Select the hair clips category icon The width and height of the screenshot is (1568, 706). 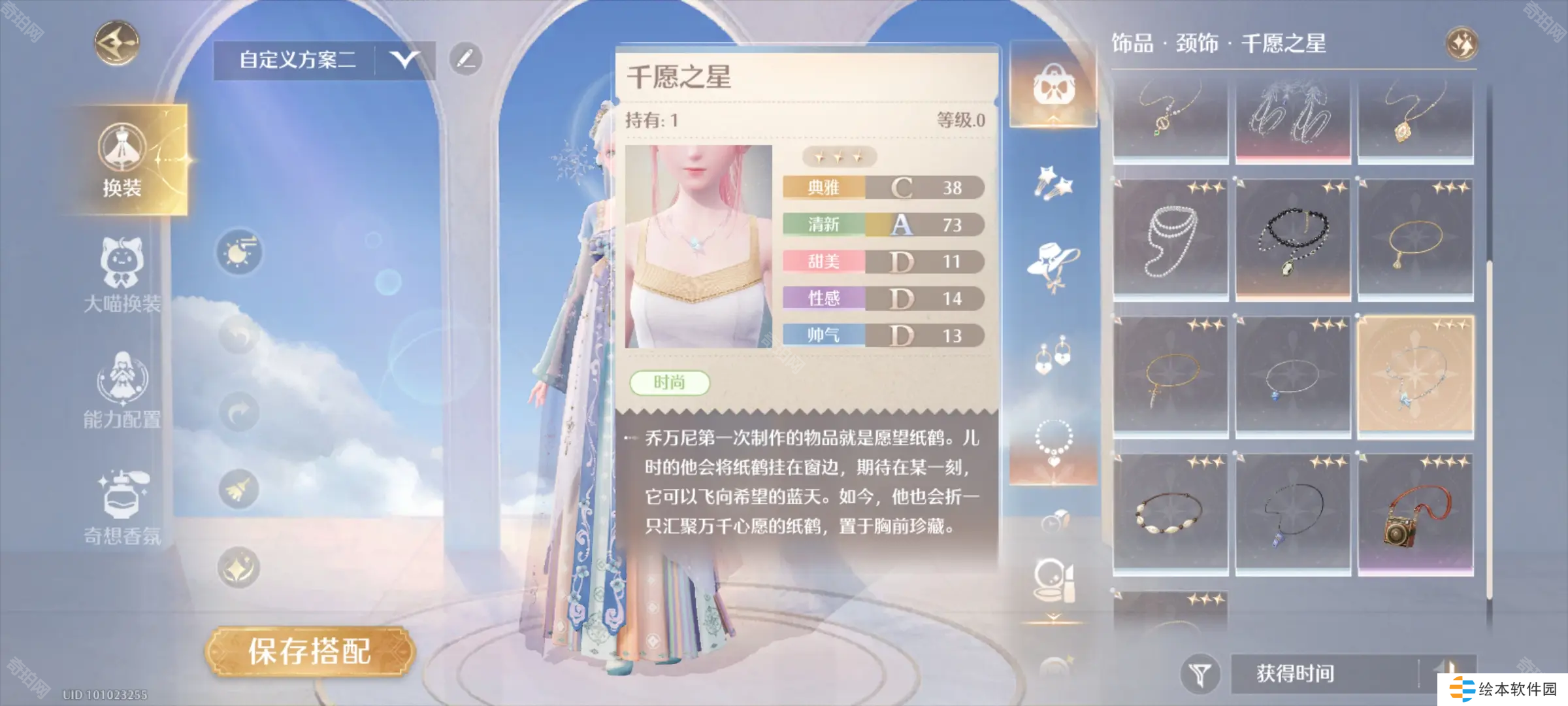pos(1053,183)
